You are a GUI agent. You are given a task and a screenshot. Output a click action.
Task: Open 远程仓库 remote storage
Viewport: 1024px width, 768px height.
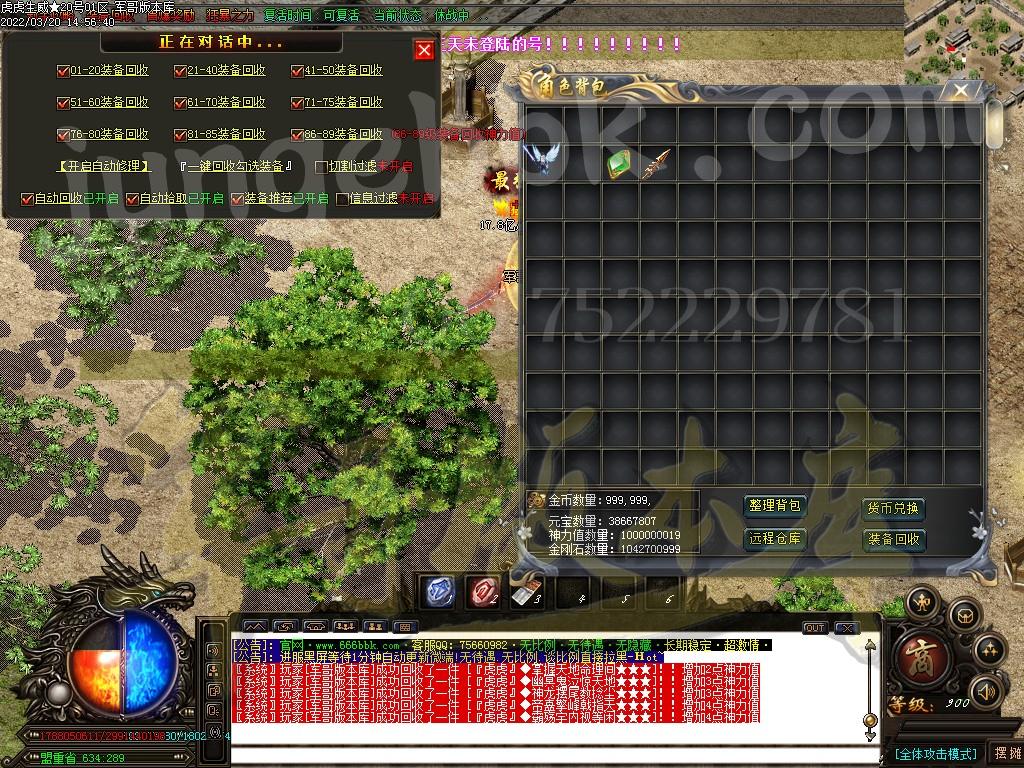coord(775,538)
